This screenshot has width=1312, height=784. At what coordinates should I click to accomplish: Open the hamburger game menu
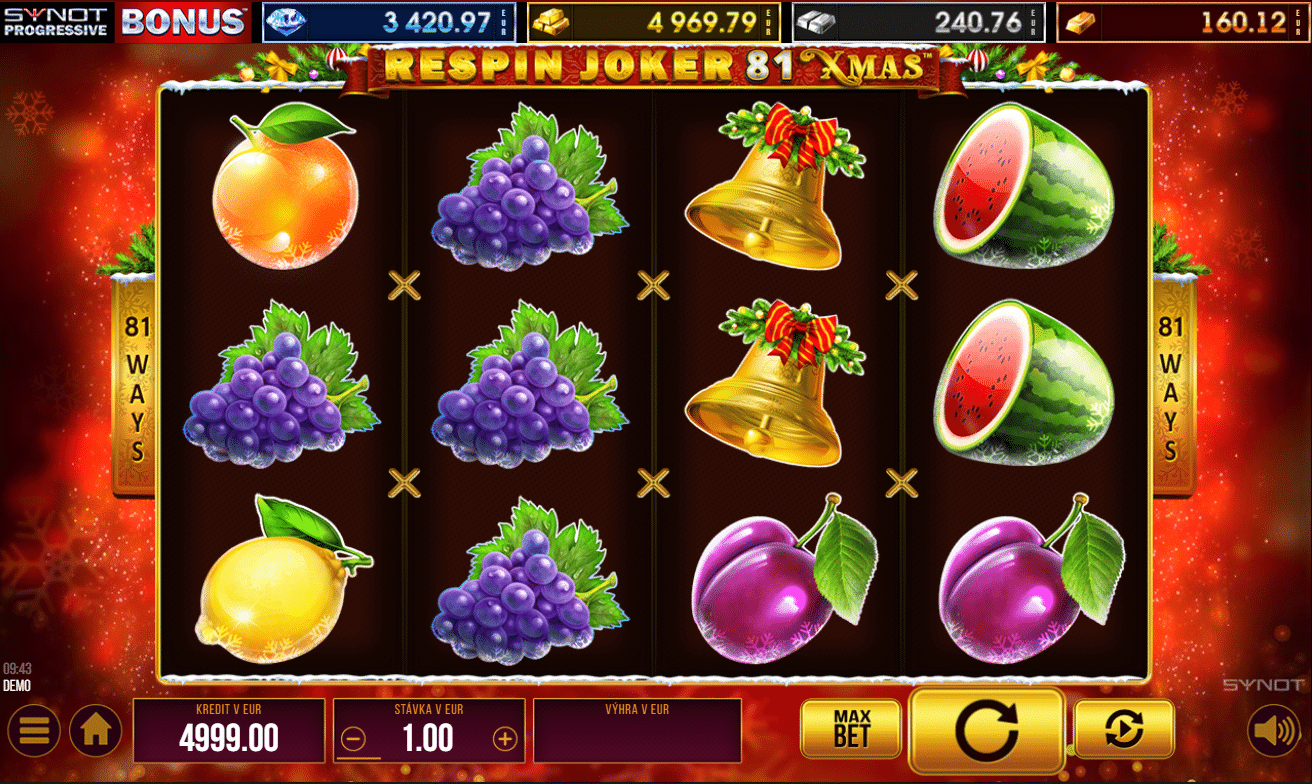coord(33,731)
